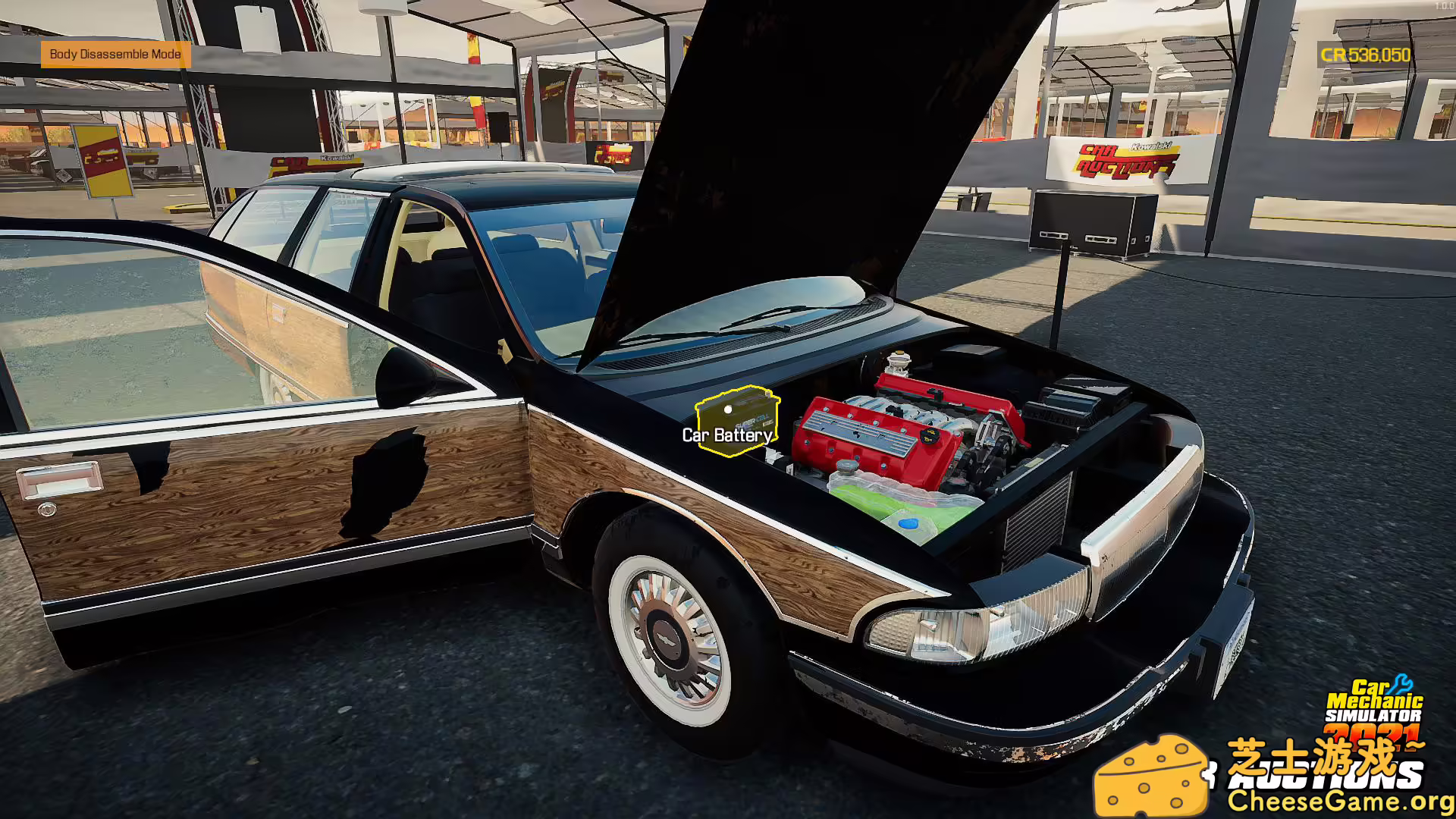The height and width of the screenshot is (819, 1456).
Task: Click the Body Disassemble Mode indicator
Action: (115, 55)
